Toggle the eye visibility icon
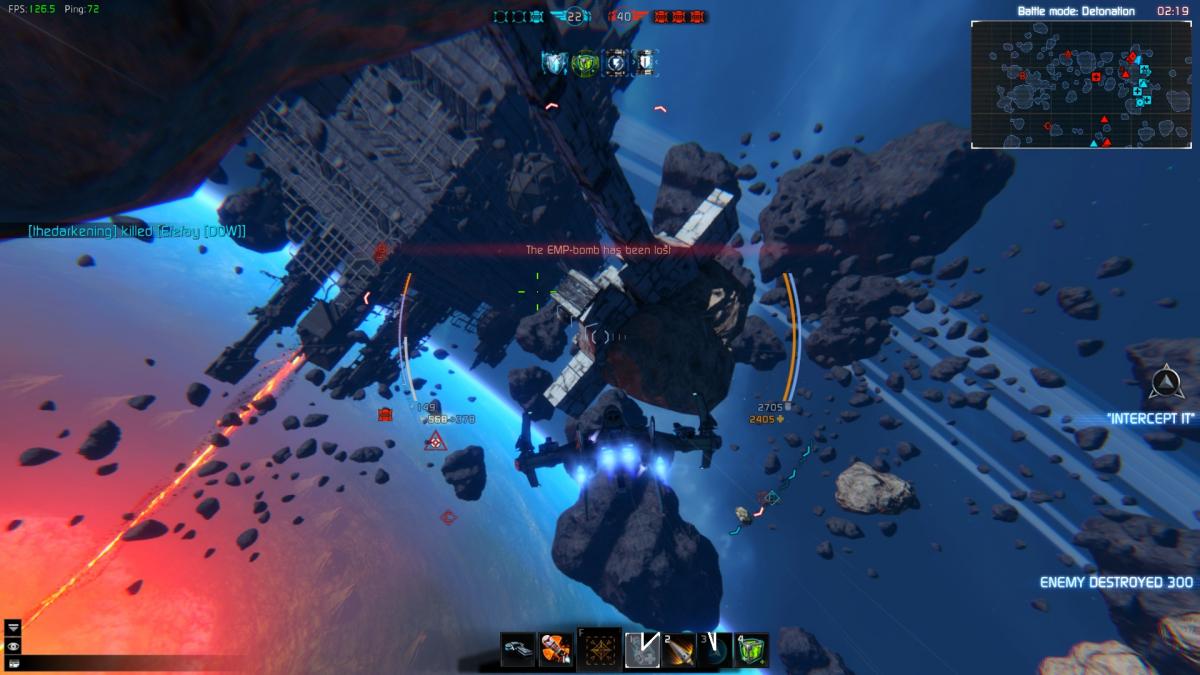 point(13,645)
